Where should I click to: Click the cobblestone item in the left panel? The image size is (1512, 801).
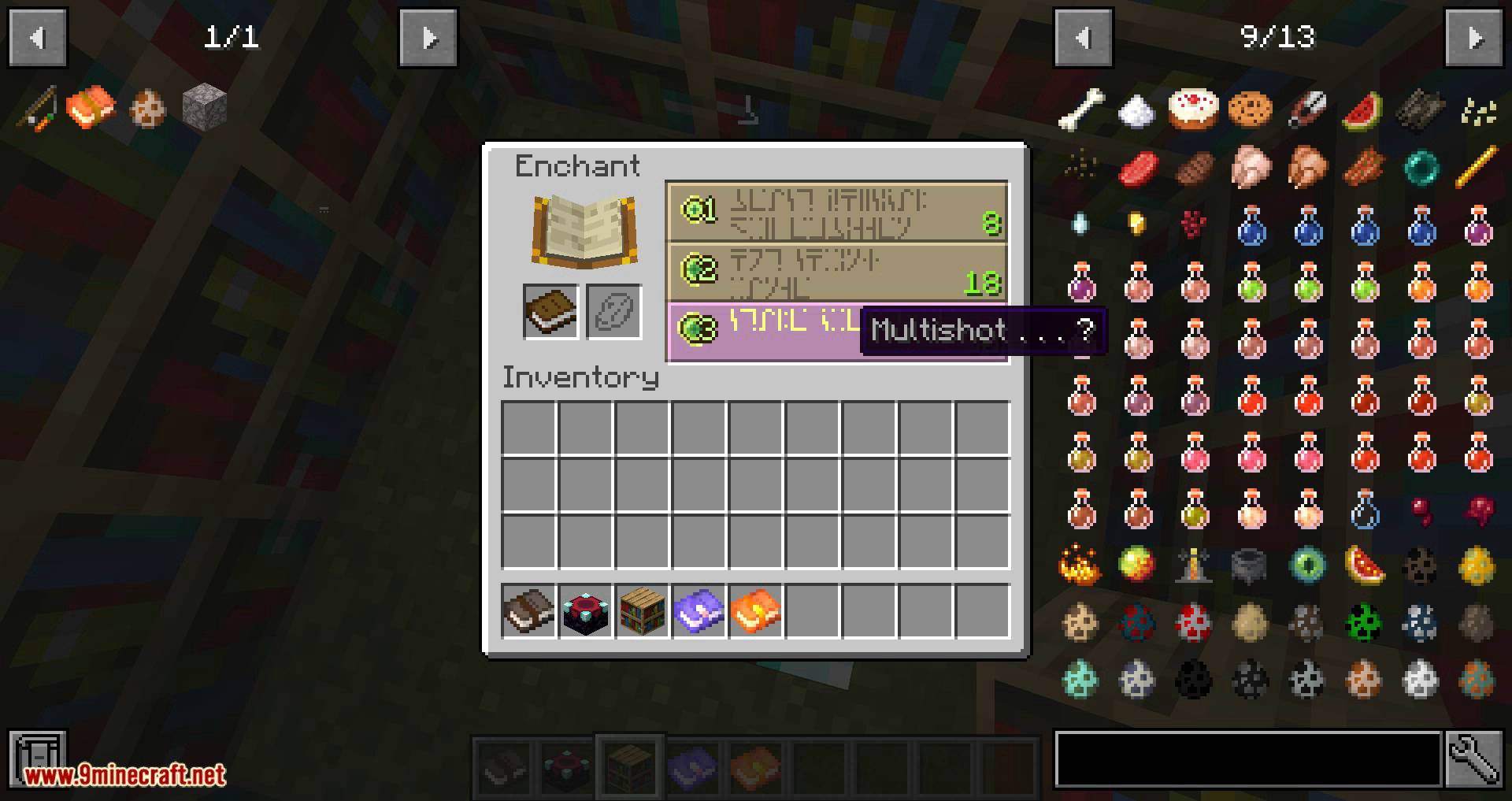coord(203,108)
